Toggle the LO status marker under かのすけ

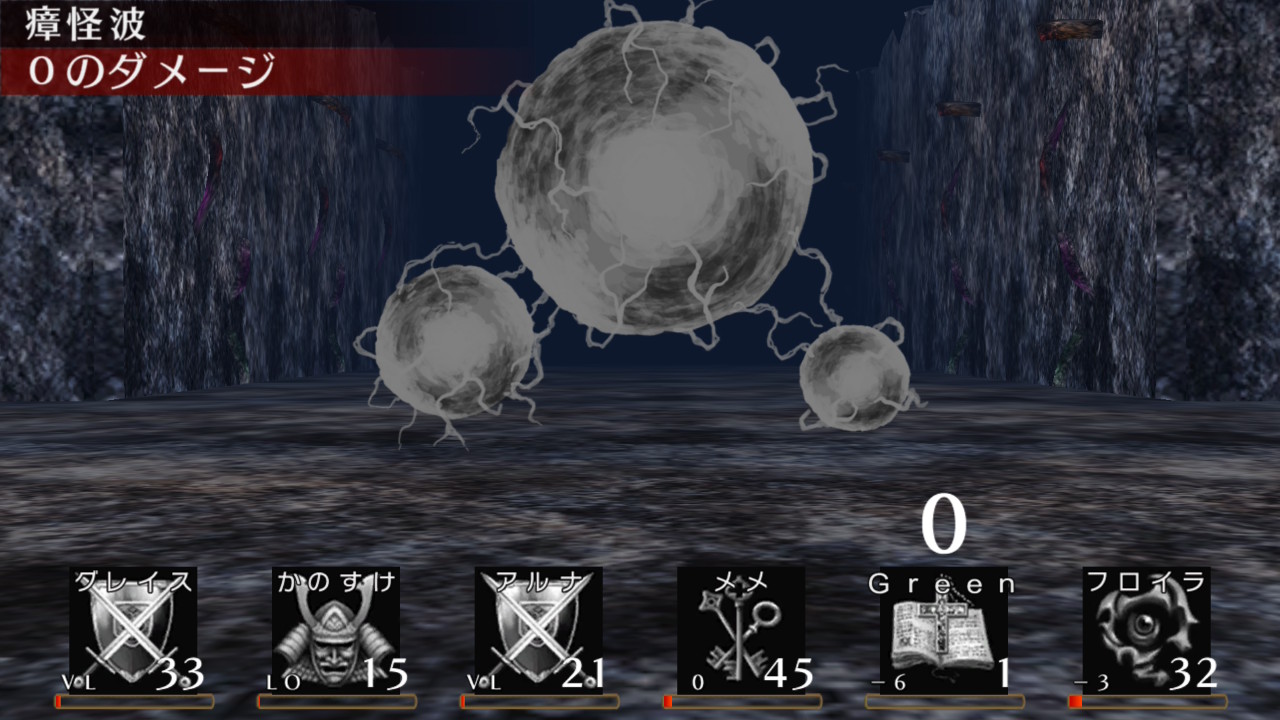coord(283,680)
